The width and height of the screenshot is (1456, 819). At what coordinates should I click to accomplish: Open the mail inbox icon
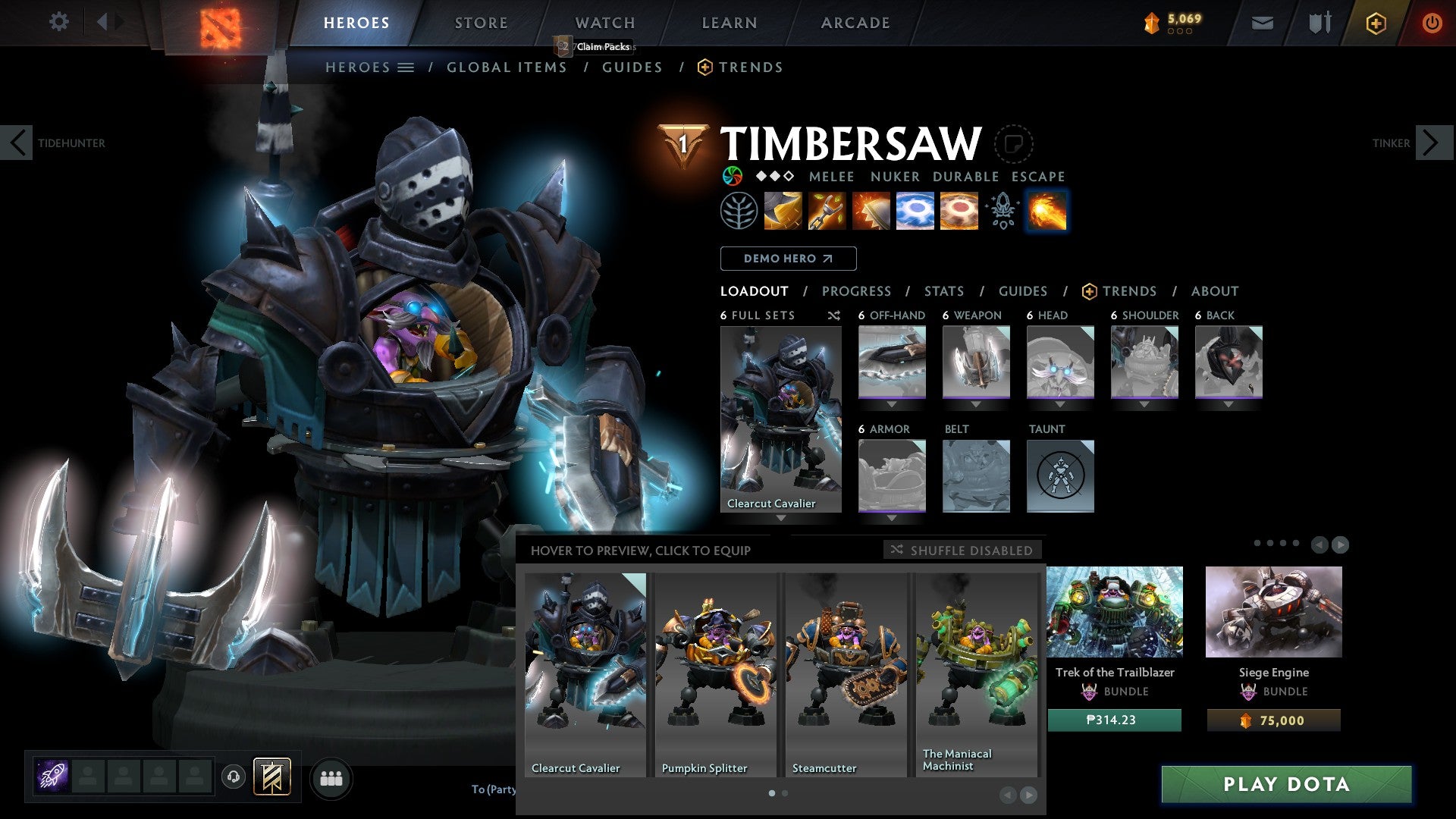(1263, 23)
